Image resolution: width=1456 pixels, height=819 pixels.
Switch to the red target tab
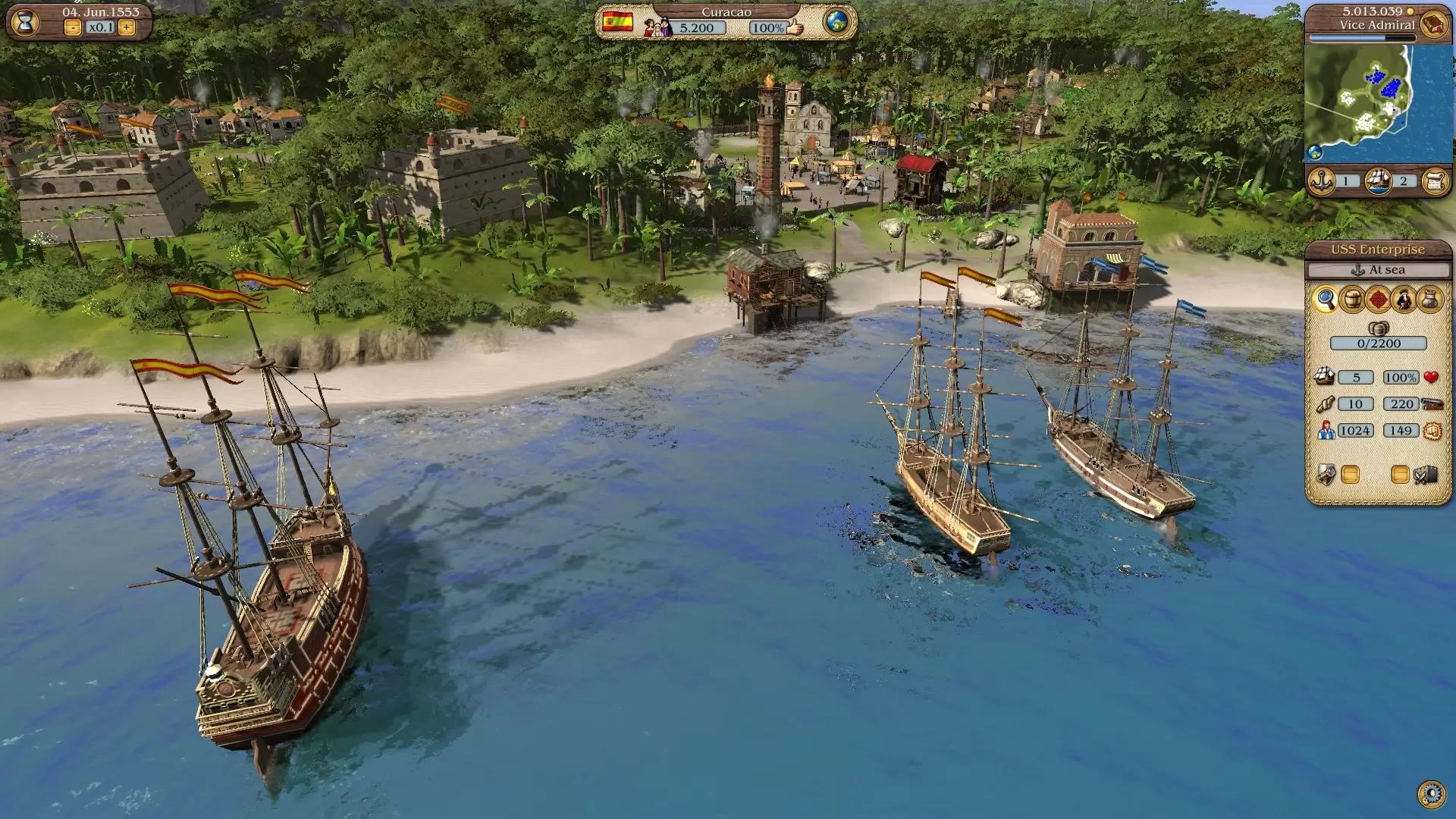point(1378,300)
